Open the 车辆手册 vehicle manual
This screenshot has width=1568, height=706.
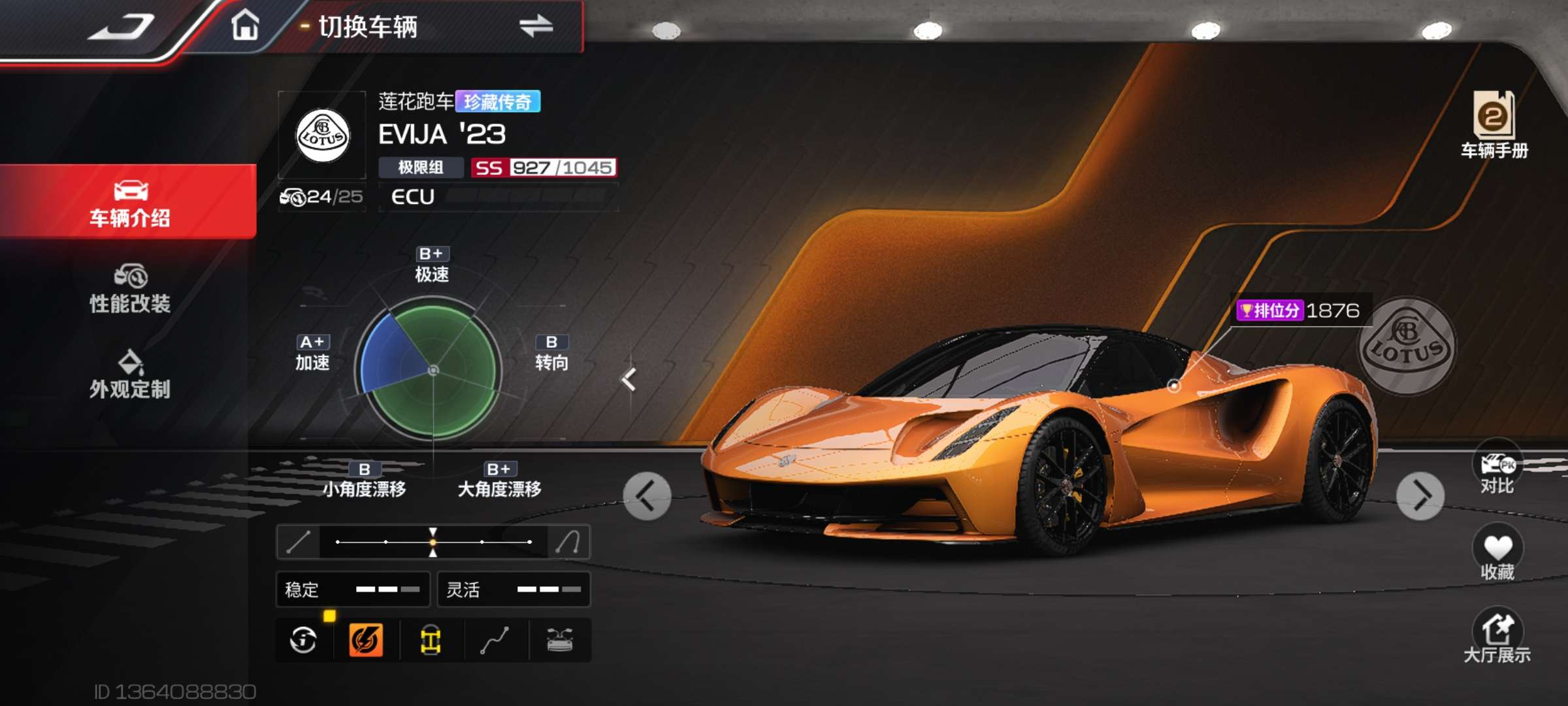(1494, 124)
